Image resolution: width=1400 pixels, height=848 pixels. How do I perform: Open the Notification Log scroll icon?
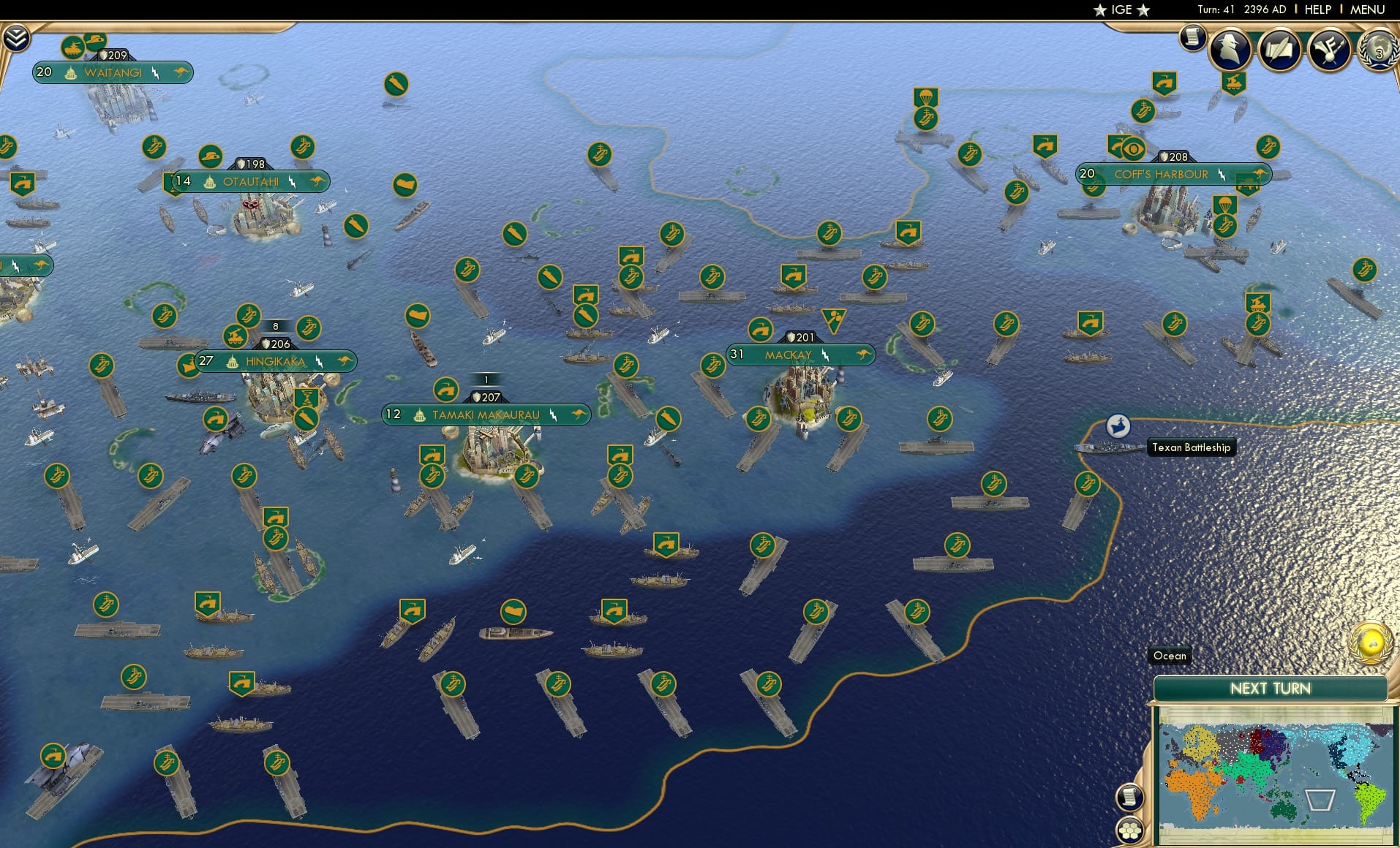click(1192, 38)
